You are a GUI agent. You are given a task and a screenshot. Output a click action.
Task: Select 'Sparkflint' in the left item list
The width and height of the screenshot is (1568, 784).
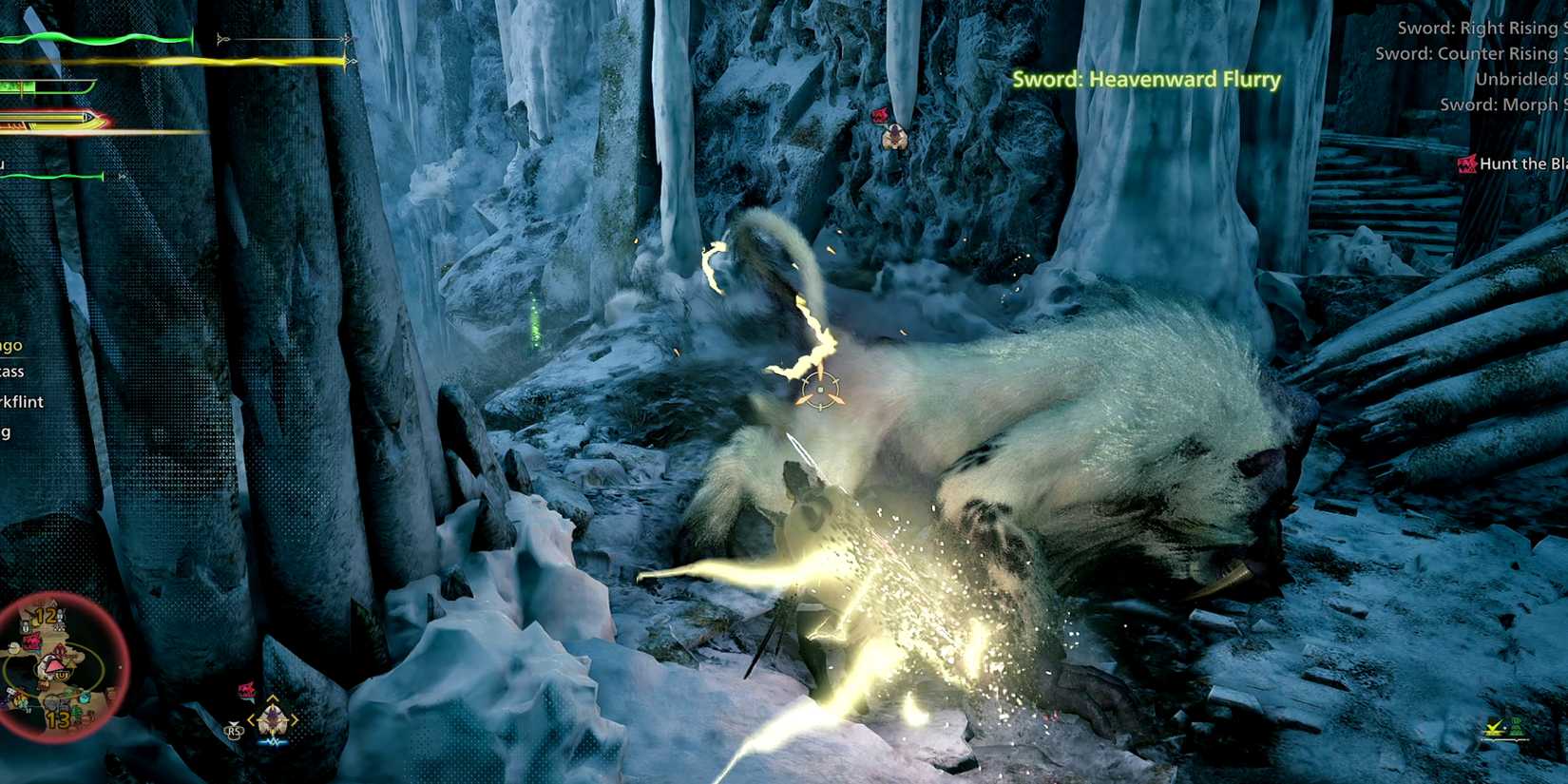click(21, 402)
